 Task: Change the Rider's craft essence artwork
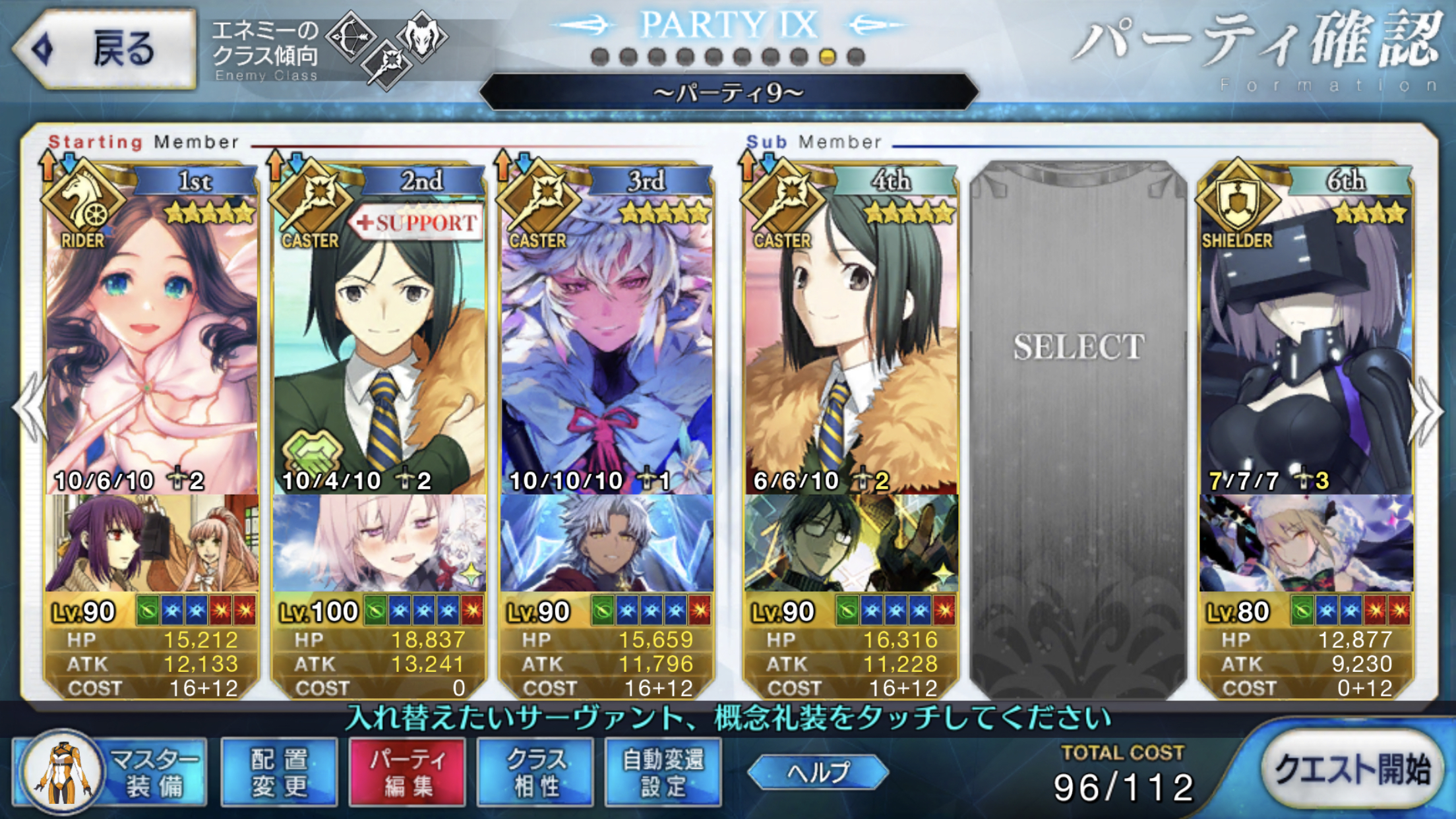(x=152, y=543)
